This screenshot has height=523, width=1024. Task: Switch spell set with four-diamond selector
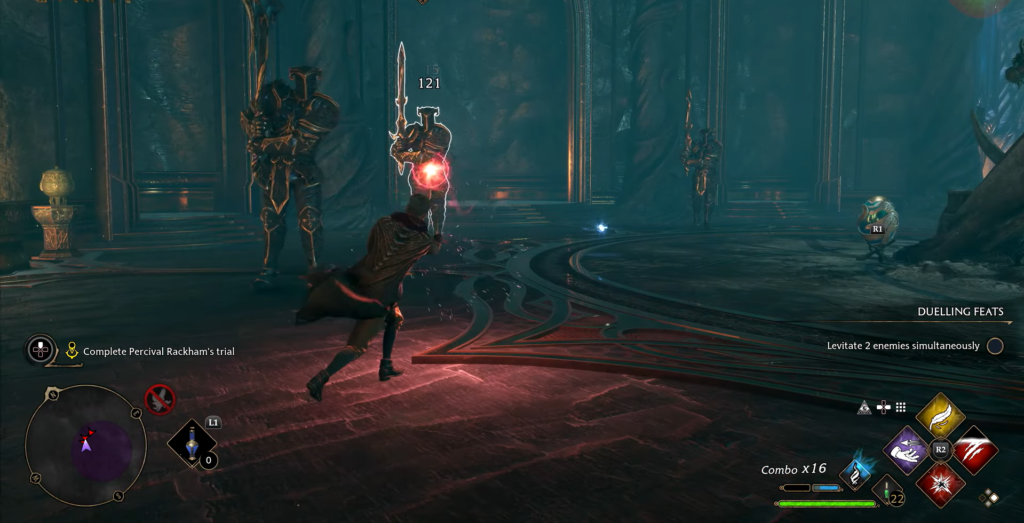coord(990,496)
